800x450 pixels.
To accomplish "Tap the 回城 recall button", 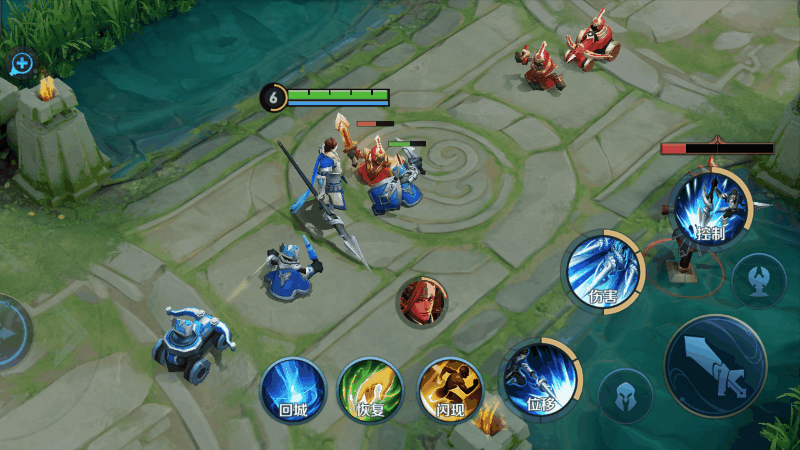I will [293, 389].
